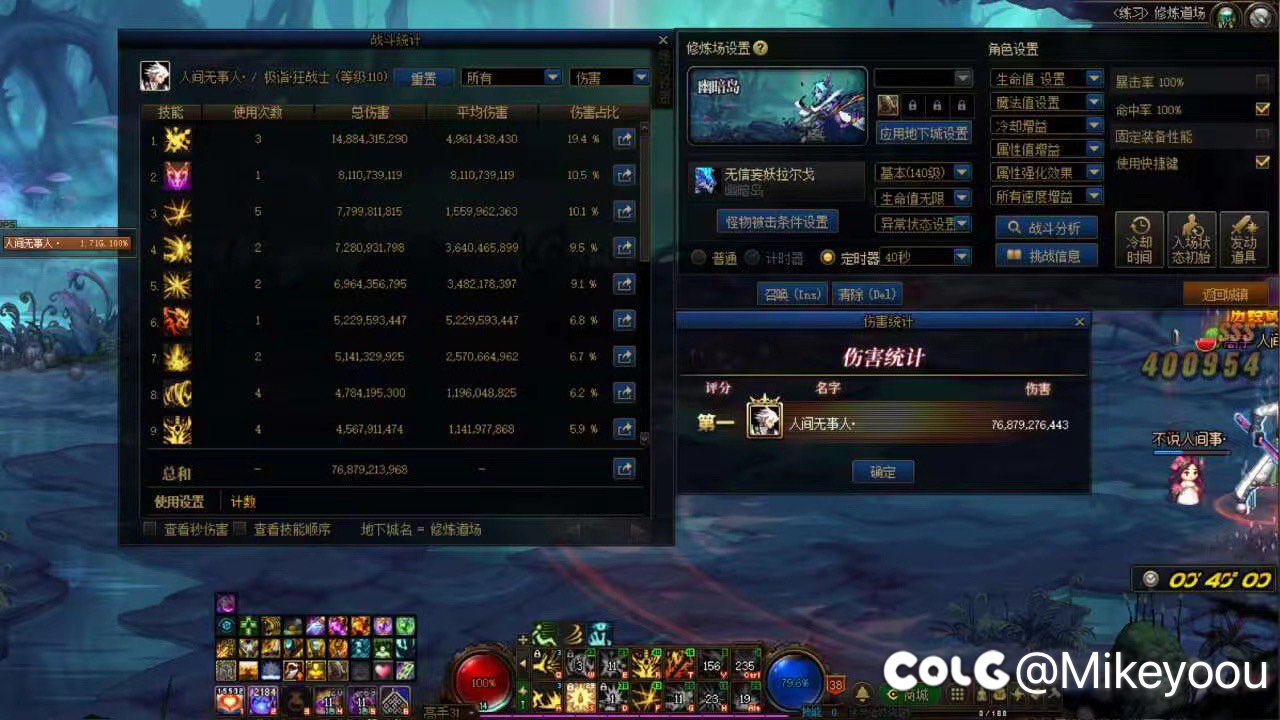Select the 普通 radio button
Viewport: 1280px width, 720px height.
pos(698,258)
